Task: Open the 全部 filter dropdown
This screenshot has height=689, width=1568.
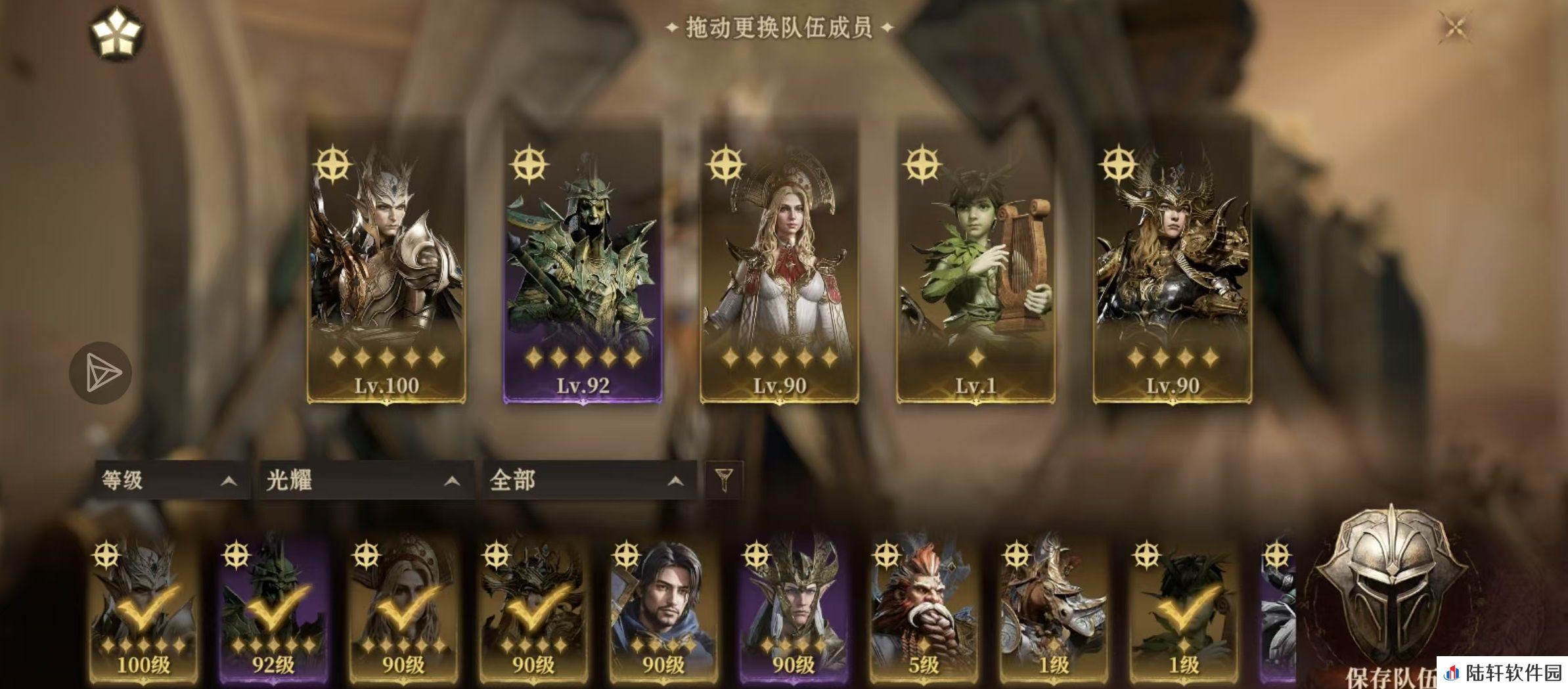Action: [x=587, y=480]
